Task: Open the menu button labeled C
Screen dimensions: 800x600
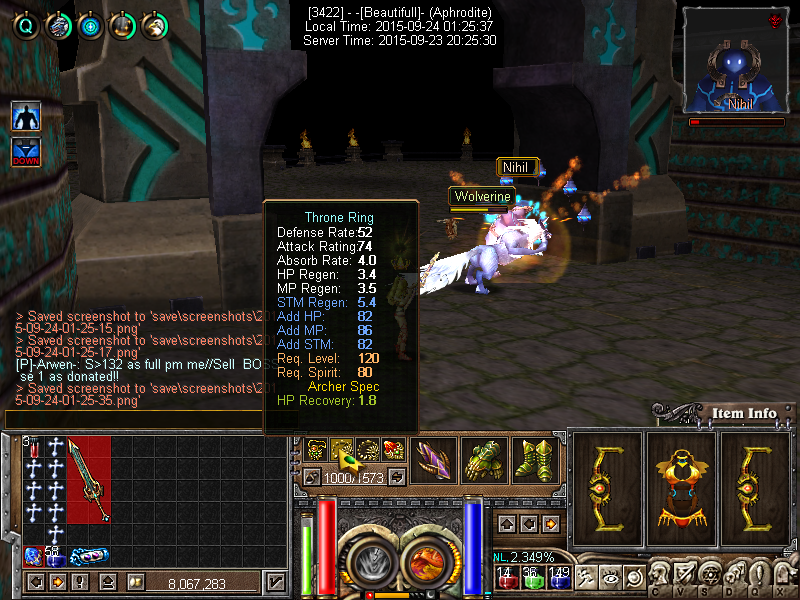Action: [659, 578]
